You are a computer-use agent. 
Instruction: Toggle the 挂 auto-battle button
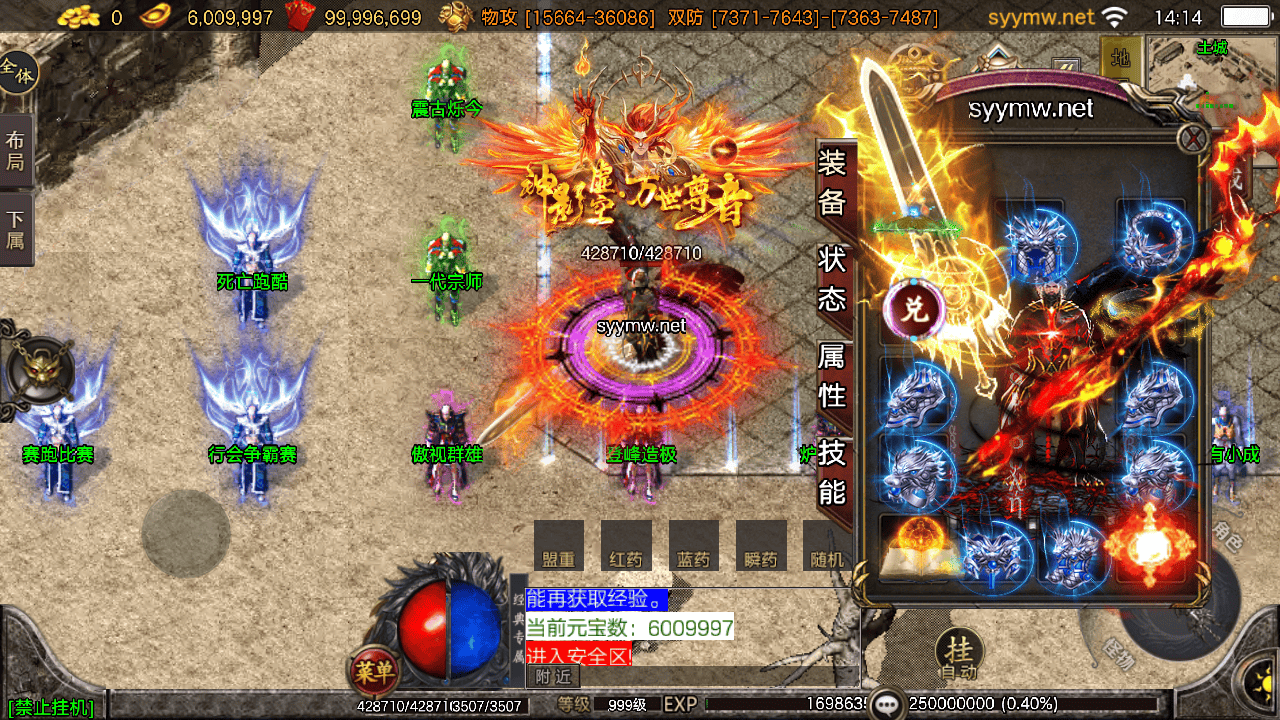[x=958, y=653]
